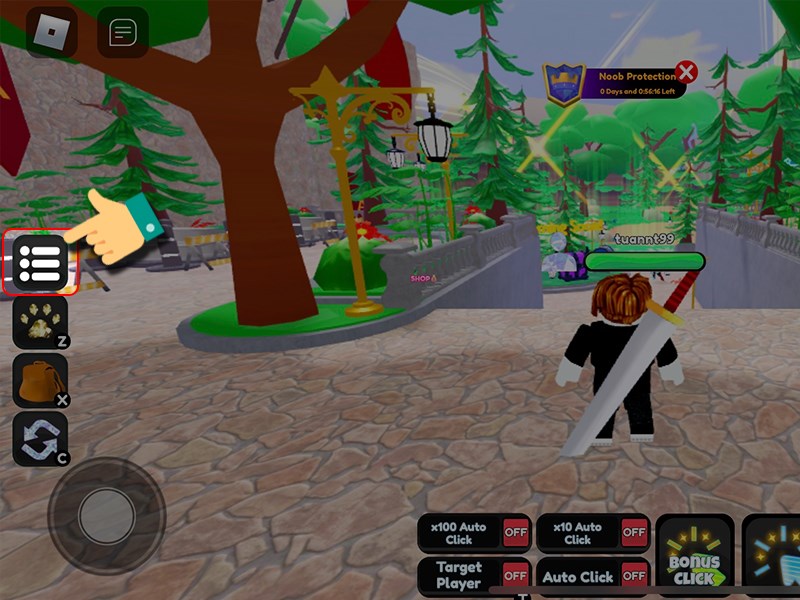
Task: Open the pets paw icon
Action: click(x=40, y=322)
